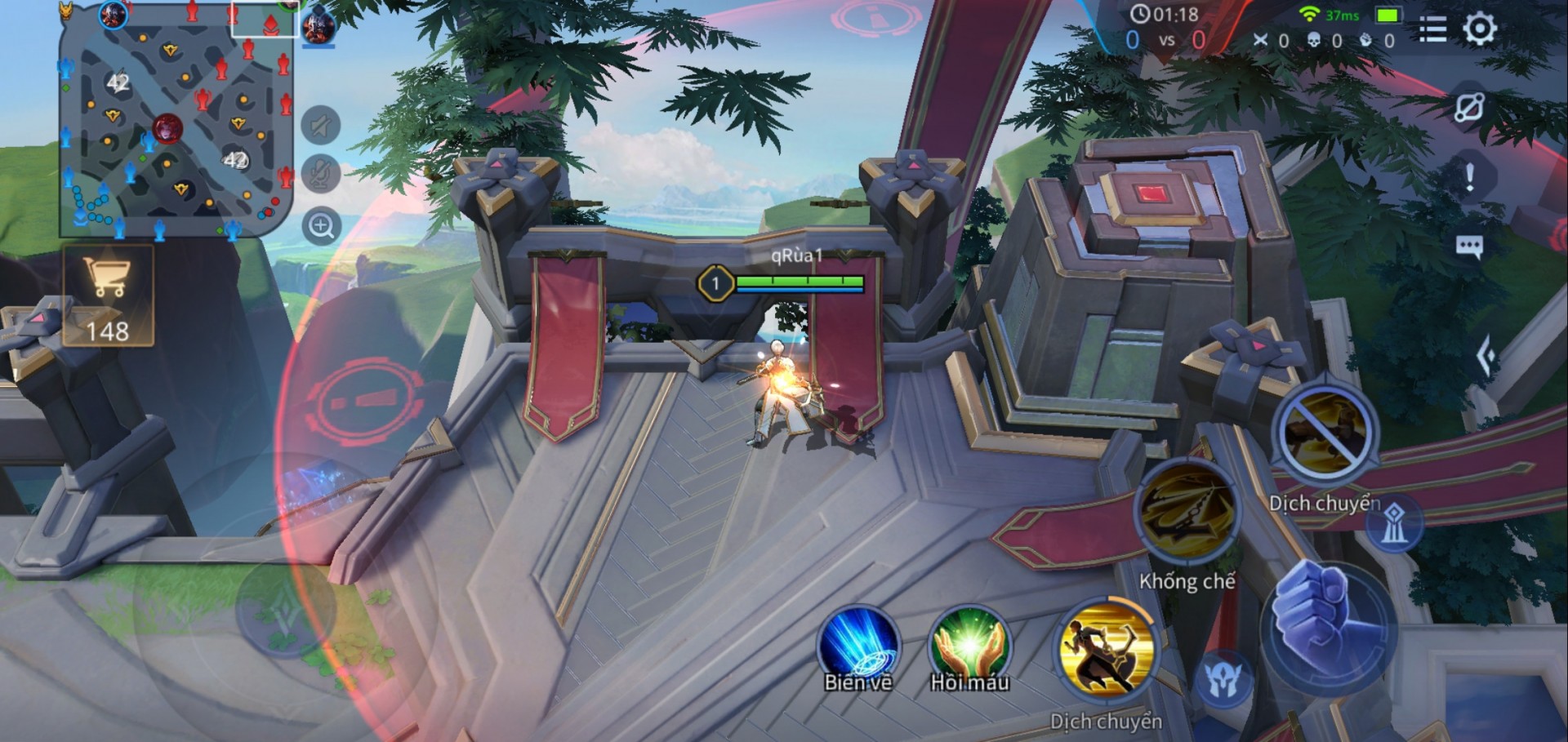Click the hero portrait beside the minimap
Screen dimensions: 1568x742
coord(318,25)
